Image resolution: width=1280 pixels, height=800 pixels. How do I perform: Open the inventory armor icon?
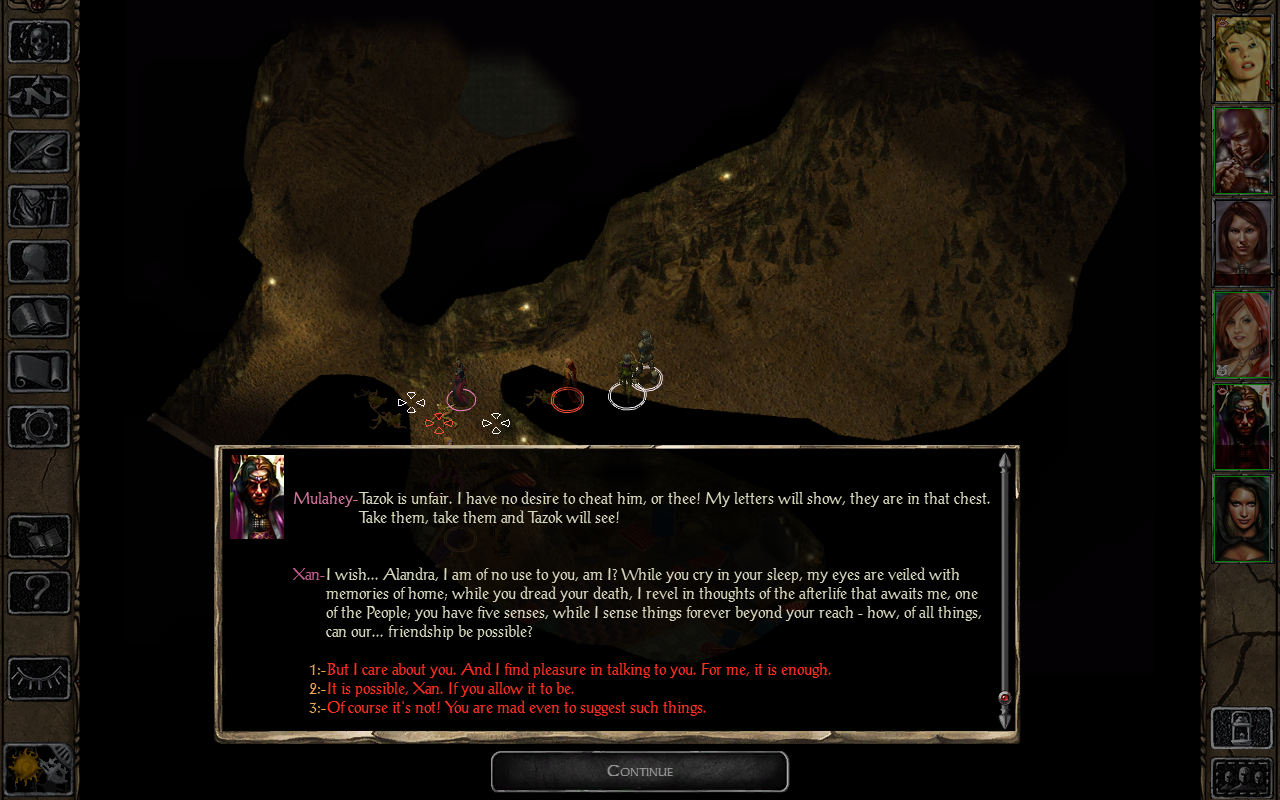click(39, 207)
